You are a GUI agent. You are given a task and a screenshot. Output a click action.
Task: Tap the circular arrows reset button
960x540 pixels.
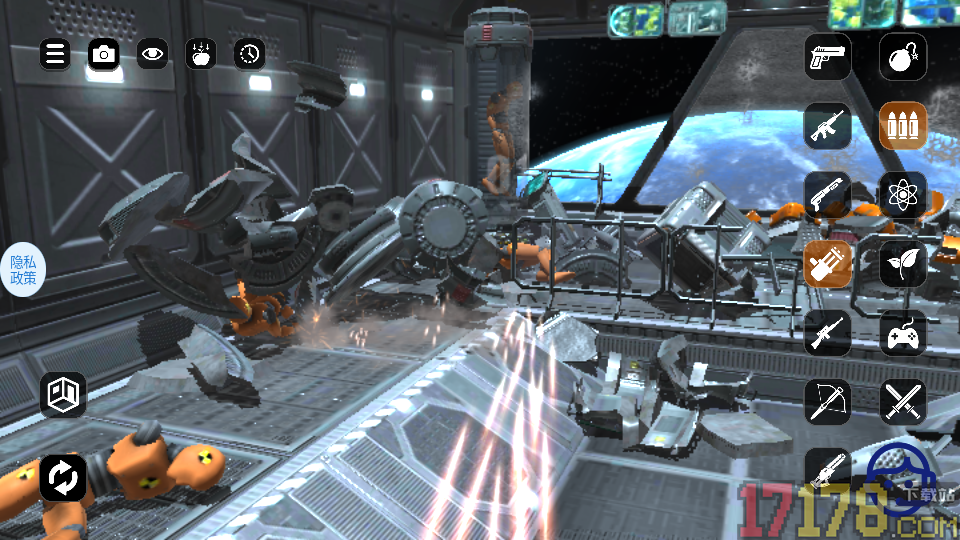pos(63,477)
